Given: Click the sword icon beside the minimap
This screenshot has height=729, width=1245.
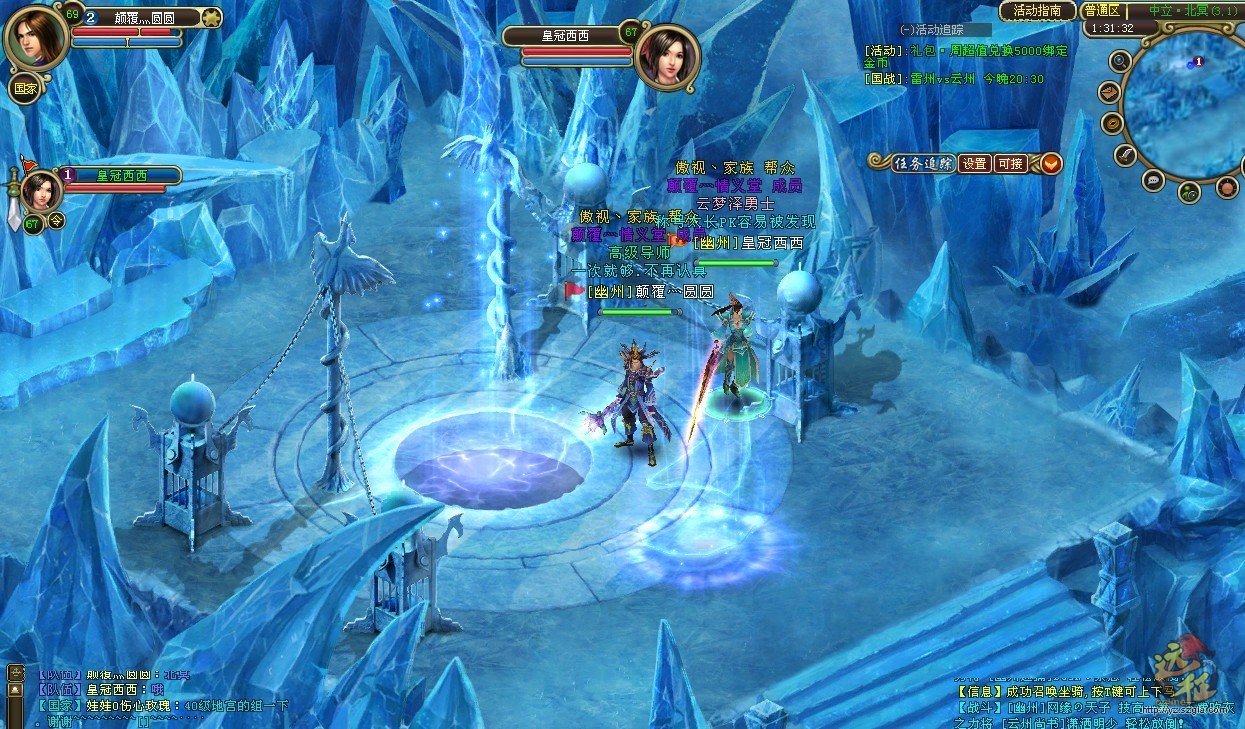Looking at the screenshot, I should tap(1125, 155).
